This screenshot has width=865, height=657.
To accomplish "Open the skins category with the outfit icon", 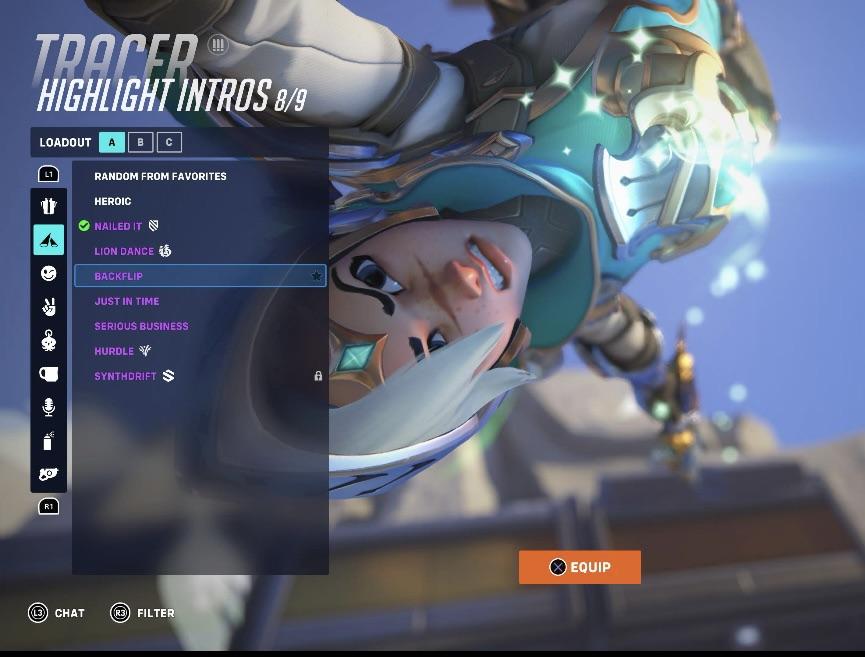I will click(49, 206).
